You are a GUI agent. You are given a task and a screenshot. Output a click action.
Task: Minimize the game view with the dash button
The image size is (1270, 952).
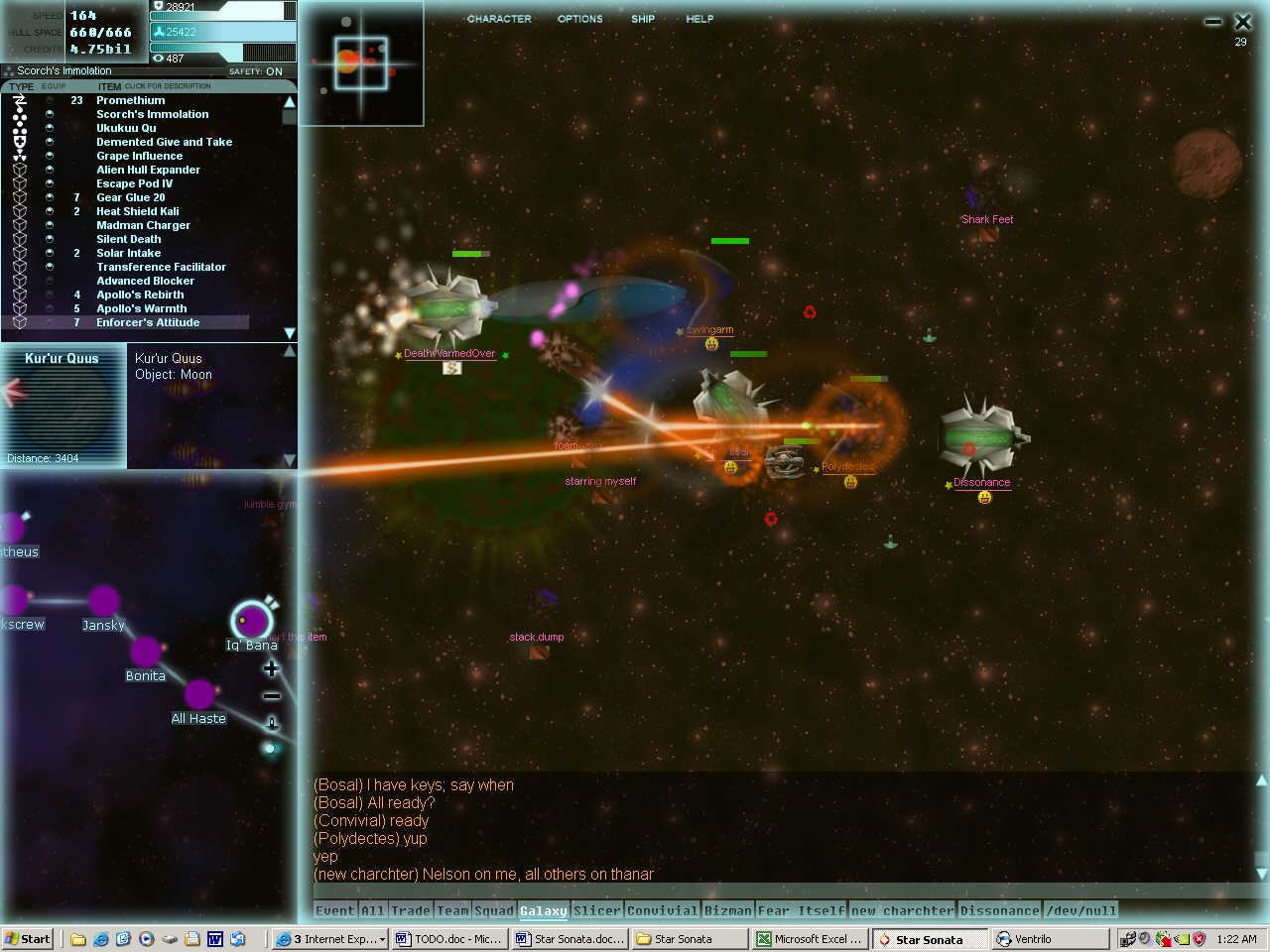1212,22
